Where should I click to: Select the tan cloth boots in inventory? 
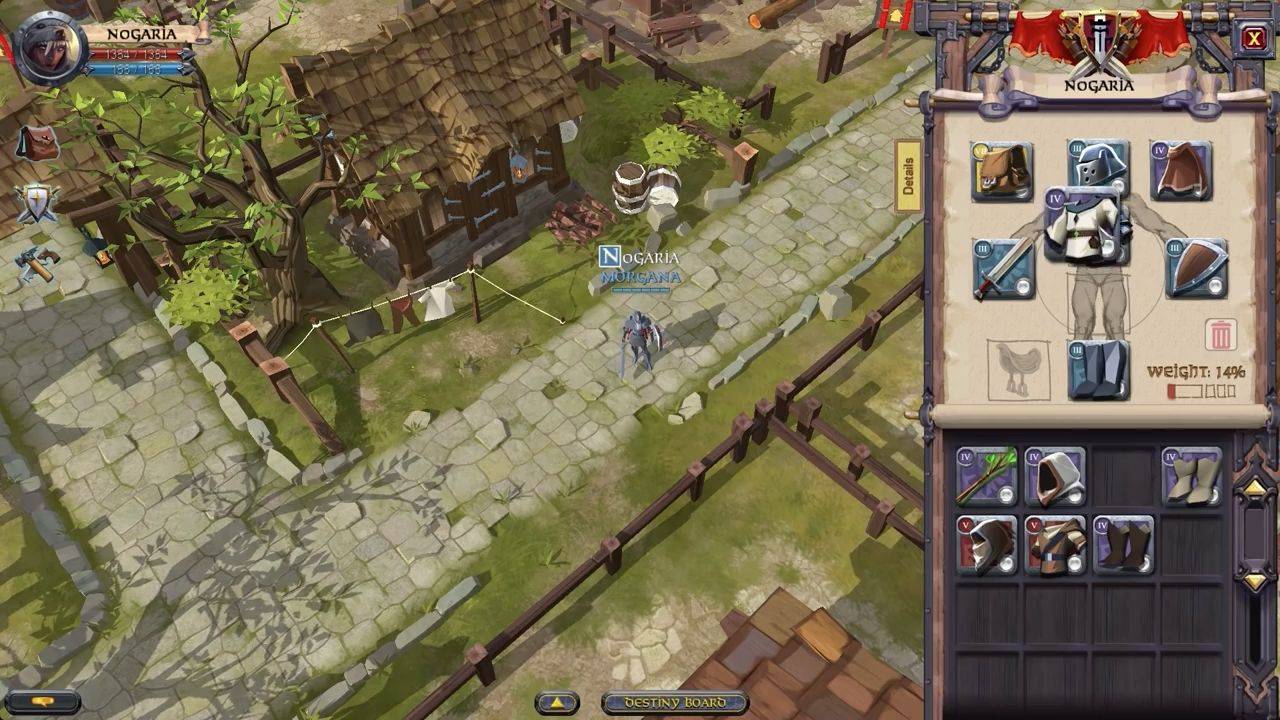(1192, 476)
